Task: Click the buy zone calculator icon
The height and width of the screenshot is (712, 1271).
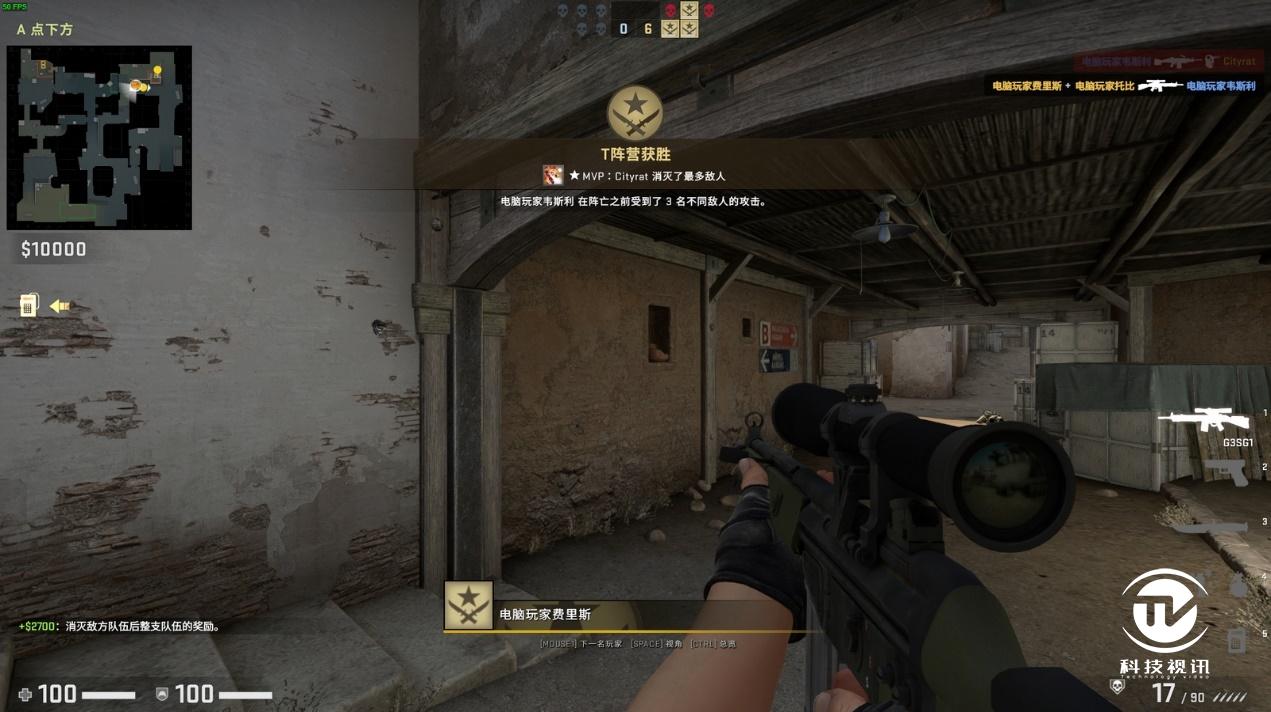Action: pyautogui.click(x=28, y=305)
